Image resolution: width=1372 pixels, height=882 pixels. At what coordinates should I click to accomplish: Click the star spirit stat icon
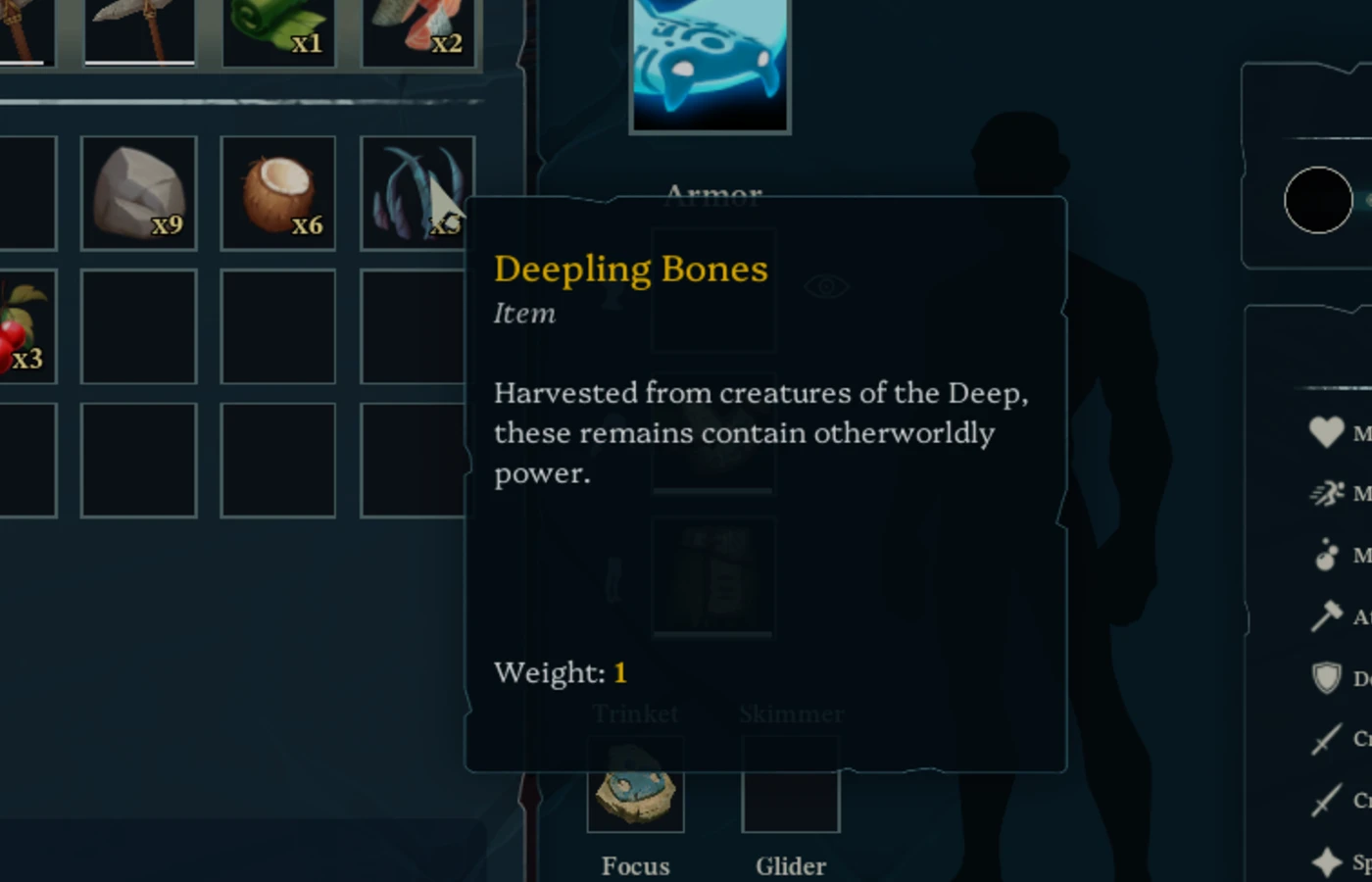[1325, 855]
